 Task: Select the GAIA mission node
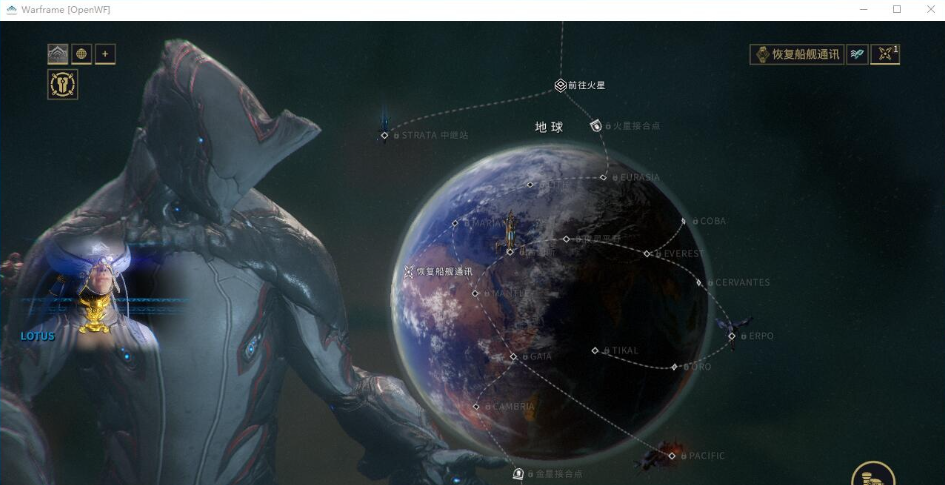514,357
